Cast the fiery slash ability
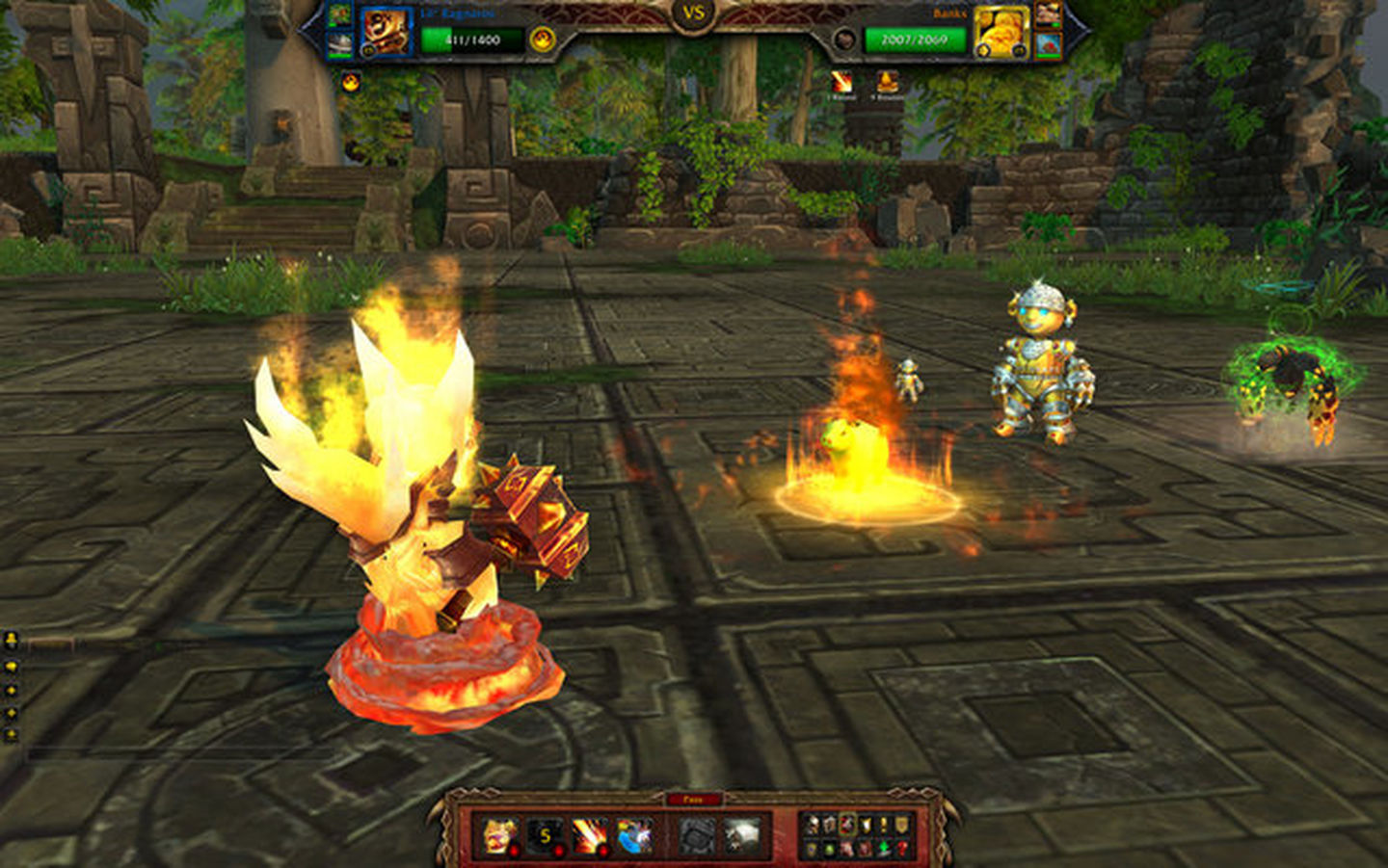 [590, 835]
